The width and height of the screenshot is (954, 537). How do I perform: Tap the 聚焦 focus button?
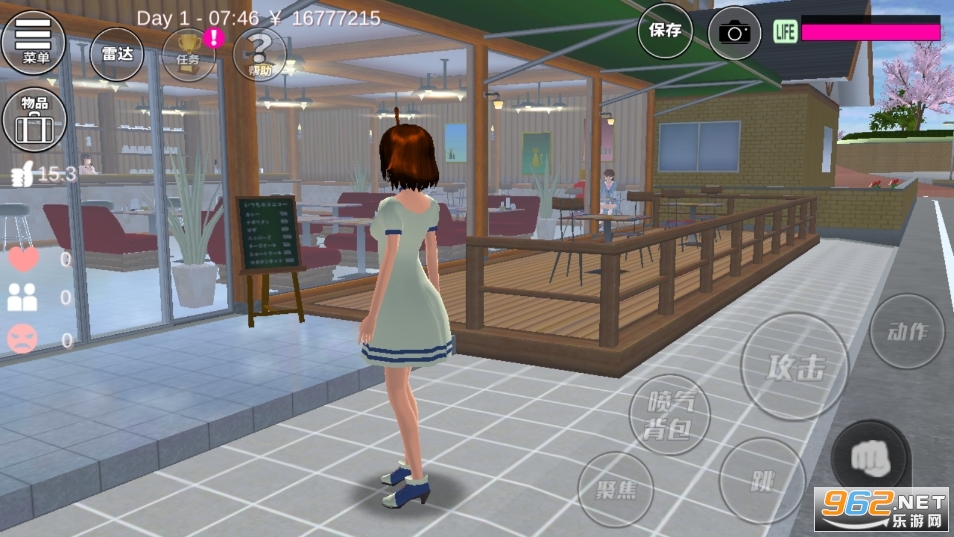(x=615, y=489)
